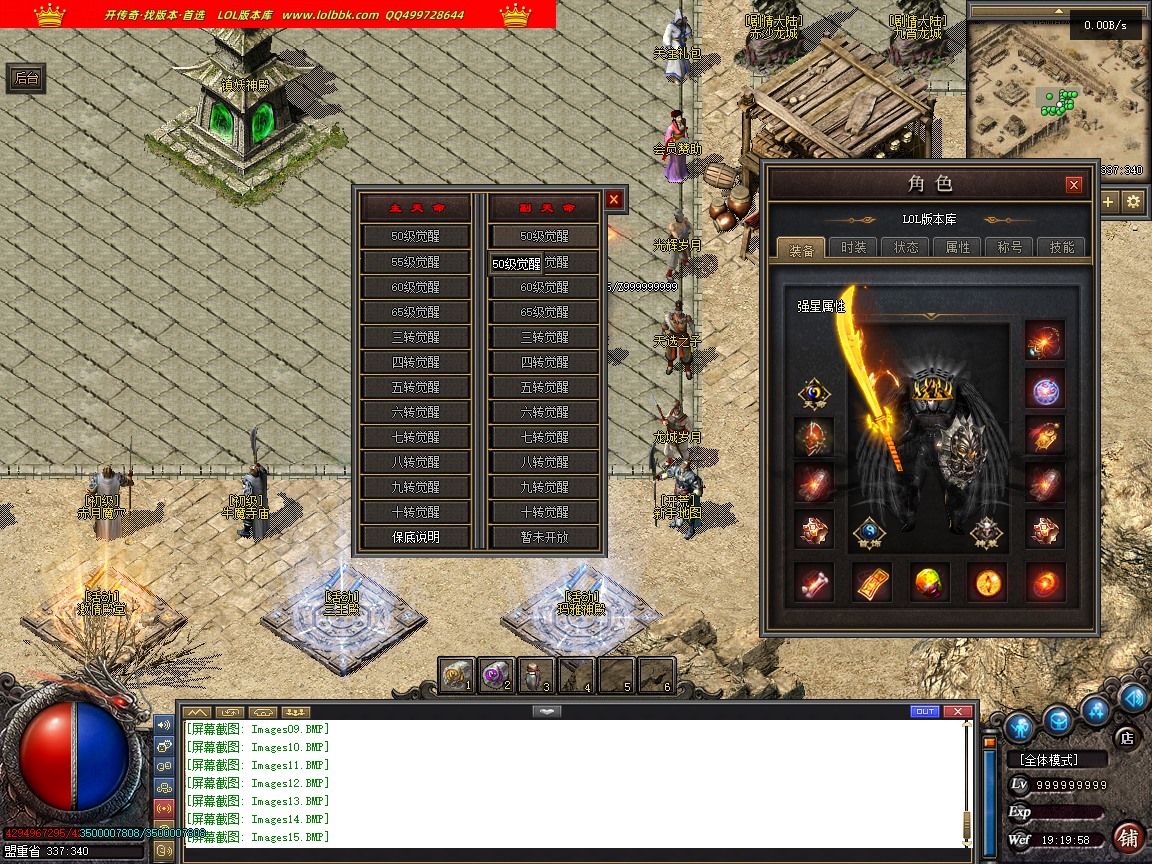Use the item in hotbar slot 1
This screenshot has height=864, width=1152.
coord(457,675)
